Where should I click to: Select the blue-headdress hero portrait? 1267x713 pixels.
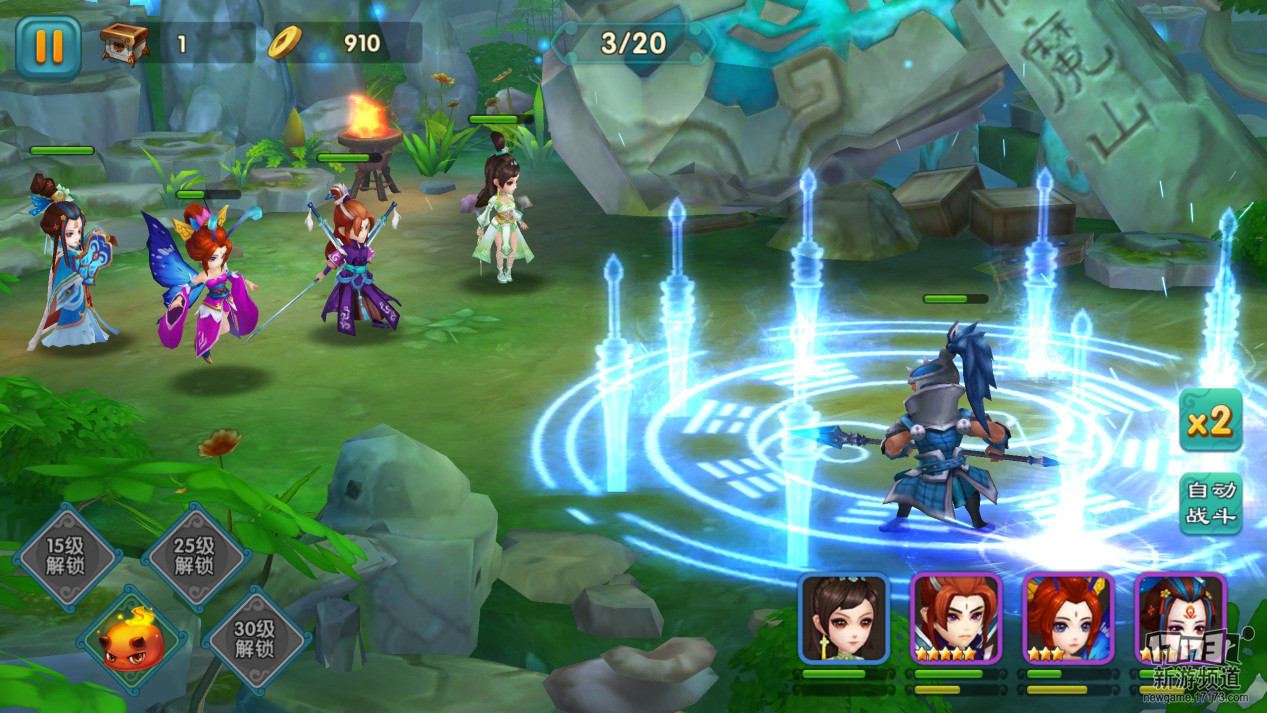click(x=1180, y=618)
